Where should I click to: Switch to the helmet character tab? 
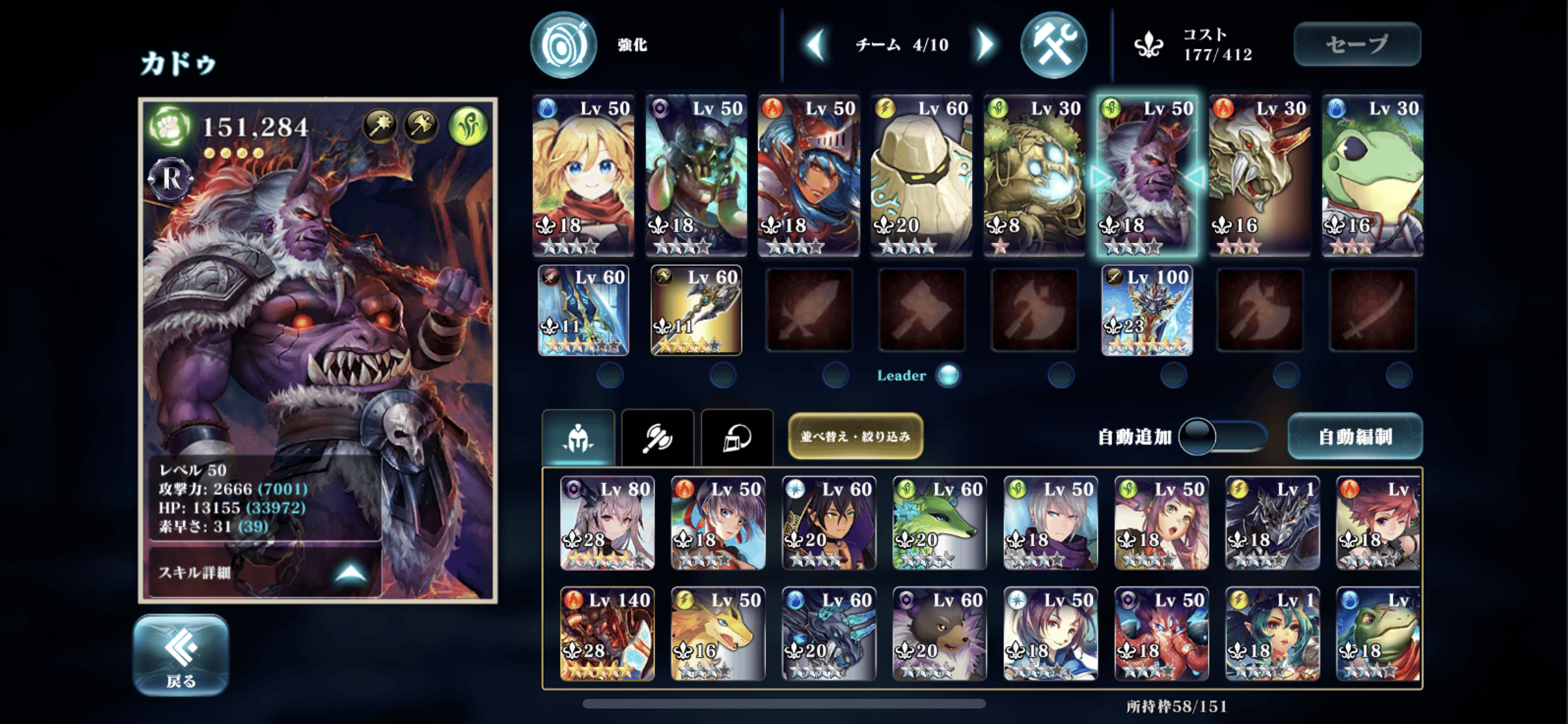pyautogui.click(x=578, y=438)
